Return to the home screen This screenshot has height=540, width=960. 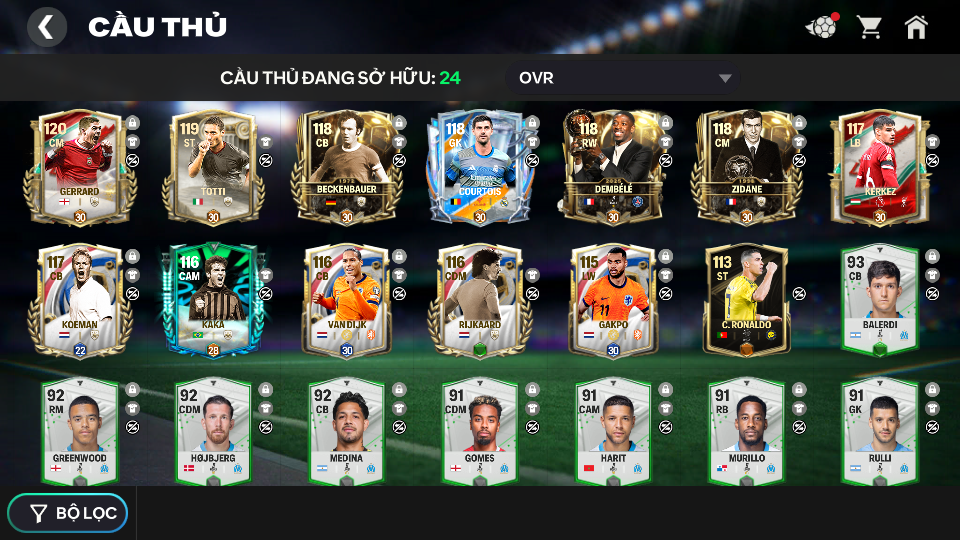click(x=916, y=27)
